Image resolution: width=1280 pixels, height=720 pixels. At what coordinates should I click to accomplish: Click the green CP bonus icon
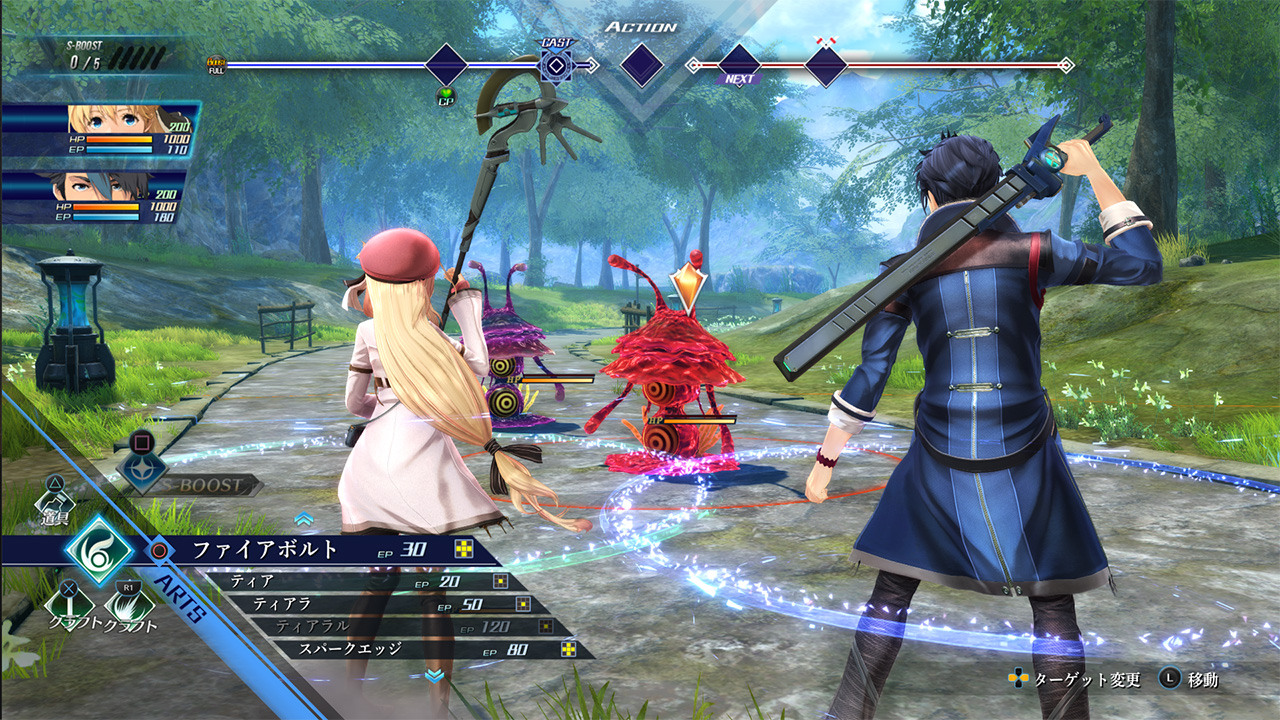coord(446,97)
